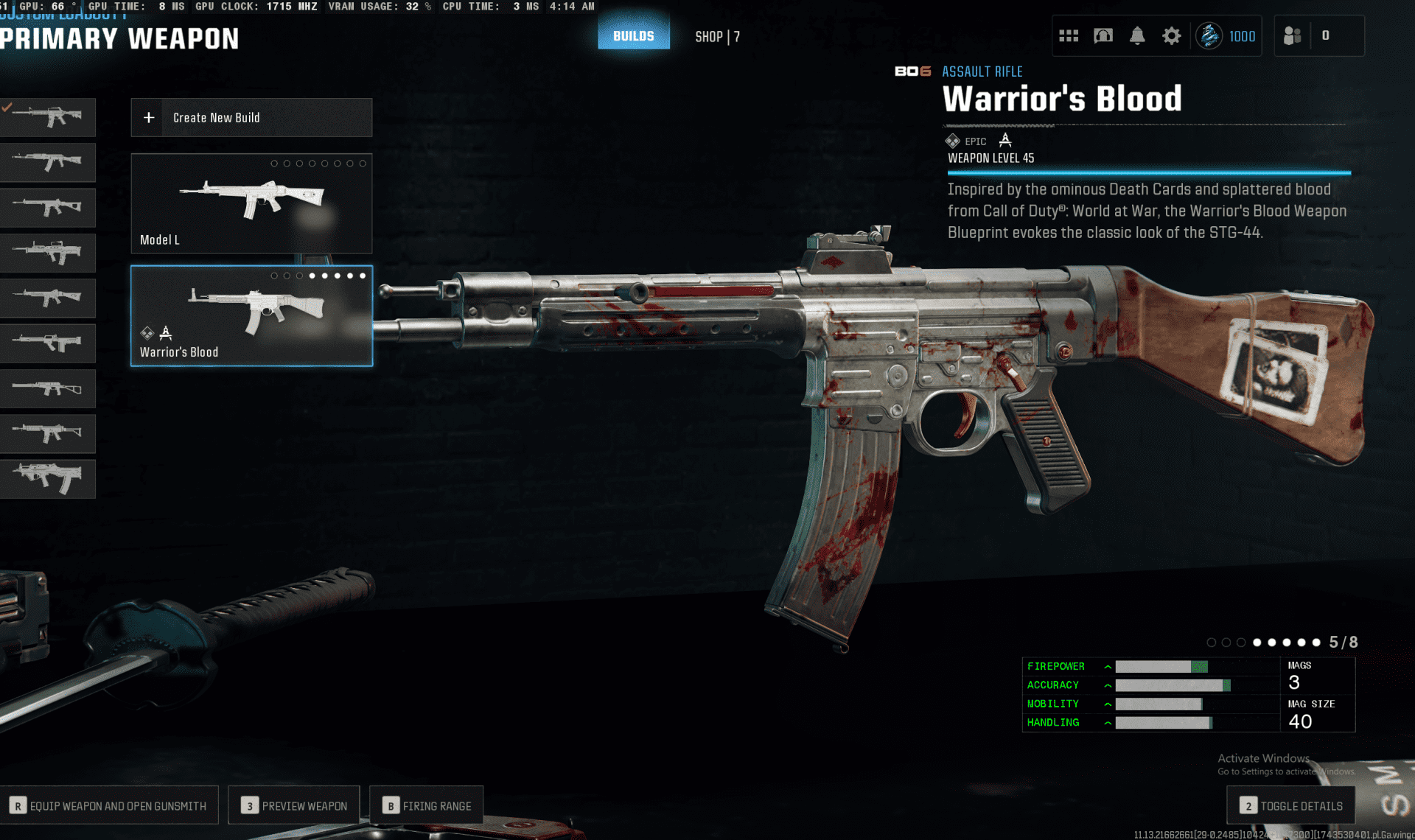Click the COD Points balance
This screenshot has width=1415, height=840.
click(x=1226, y=36)
